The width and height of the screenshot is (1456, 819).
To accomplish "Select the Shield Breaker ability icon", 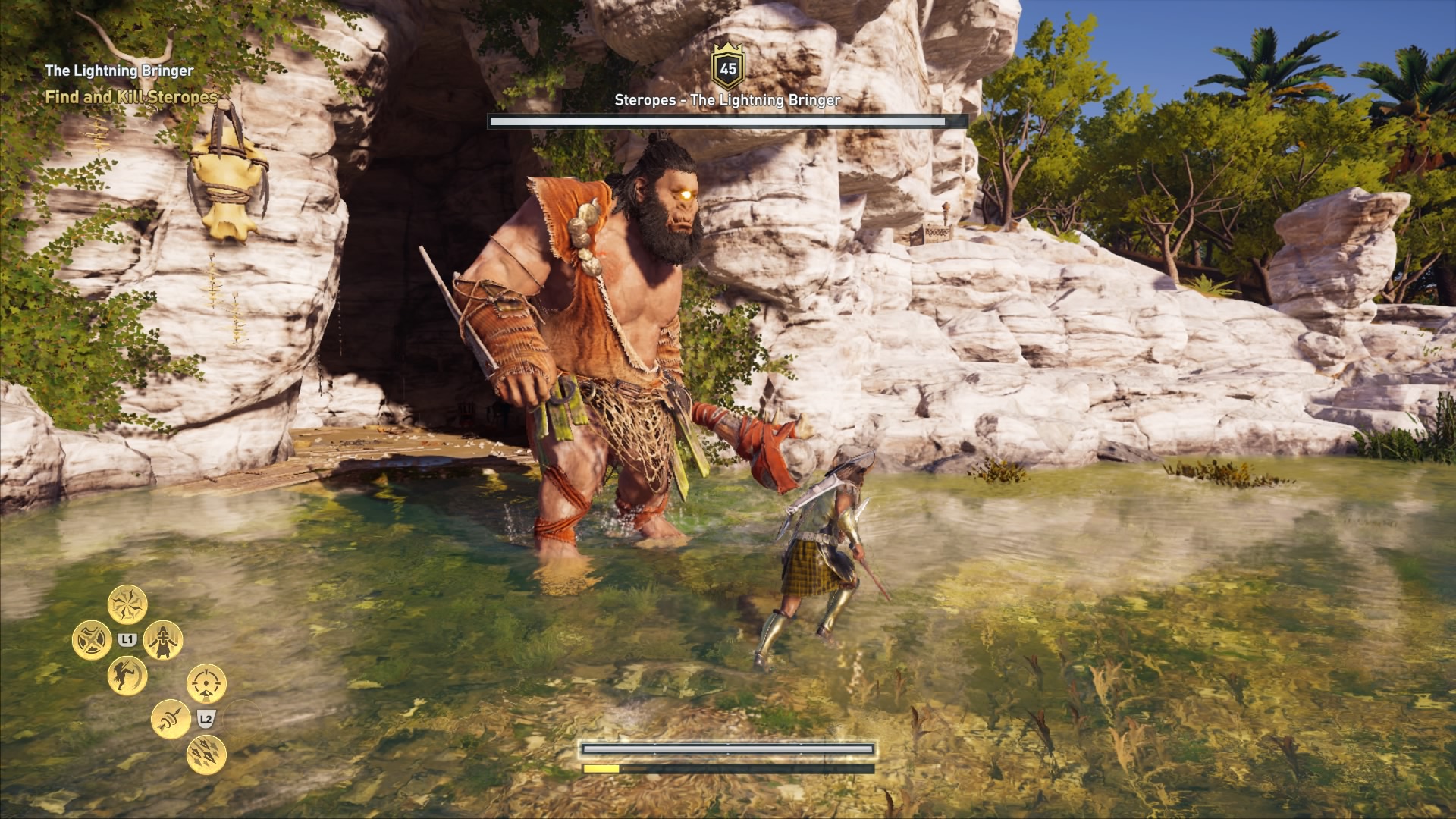I will click(93, 639).
